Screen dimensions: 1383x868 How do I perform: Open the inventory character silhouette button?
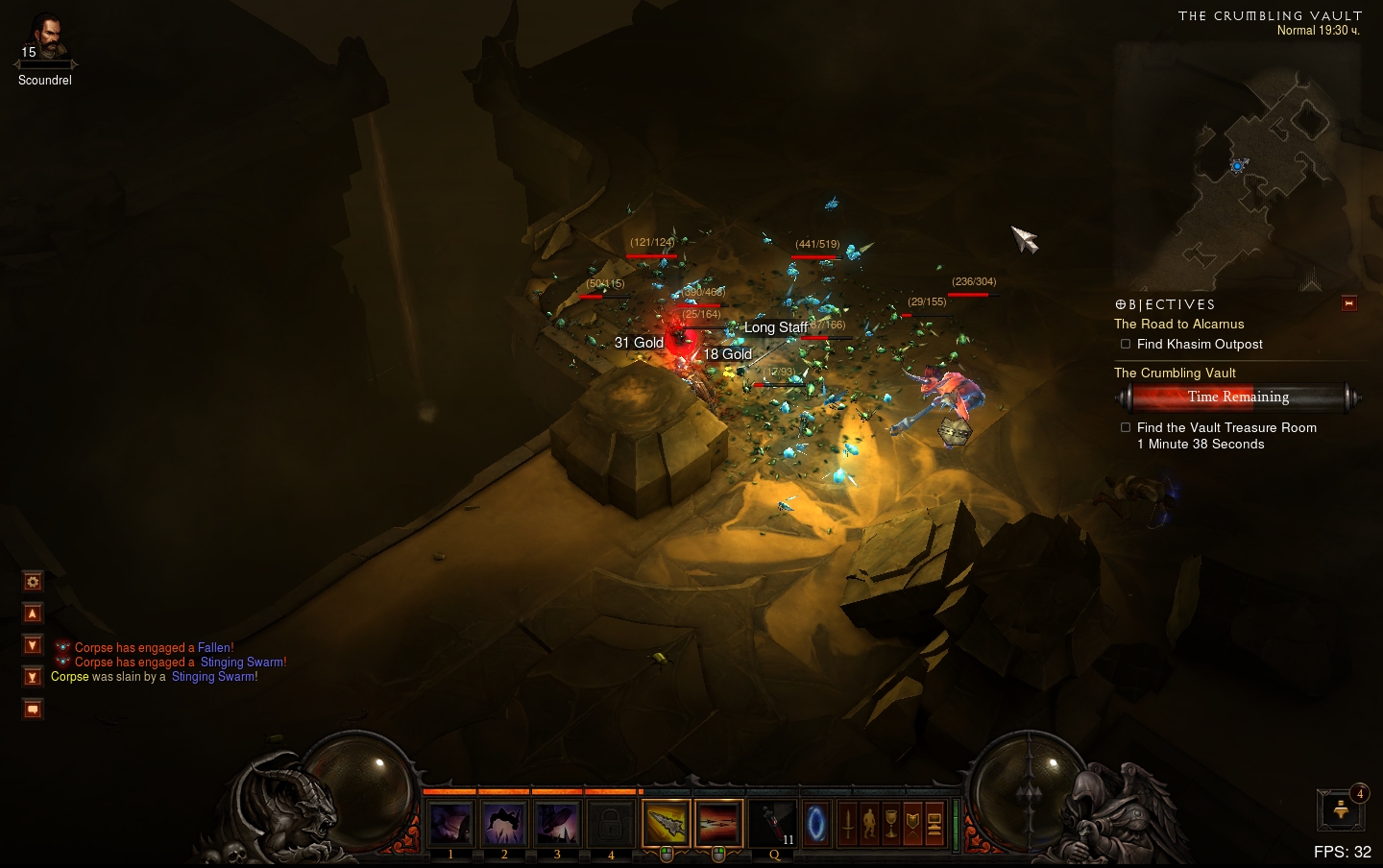869,824
